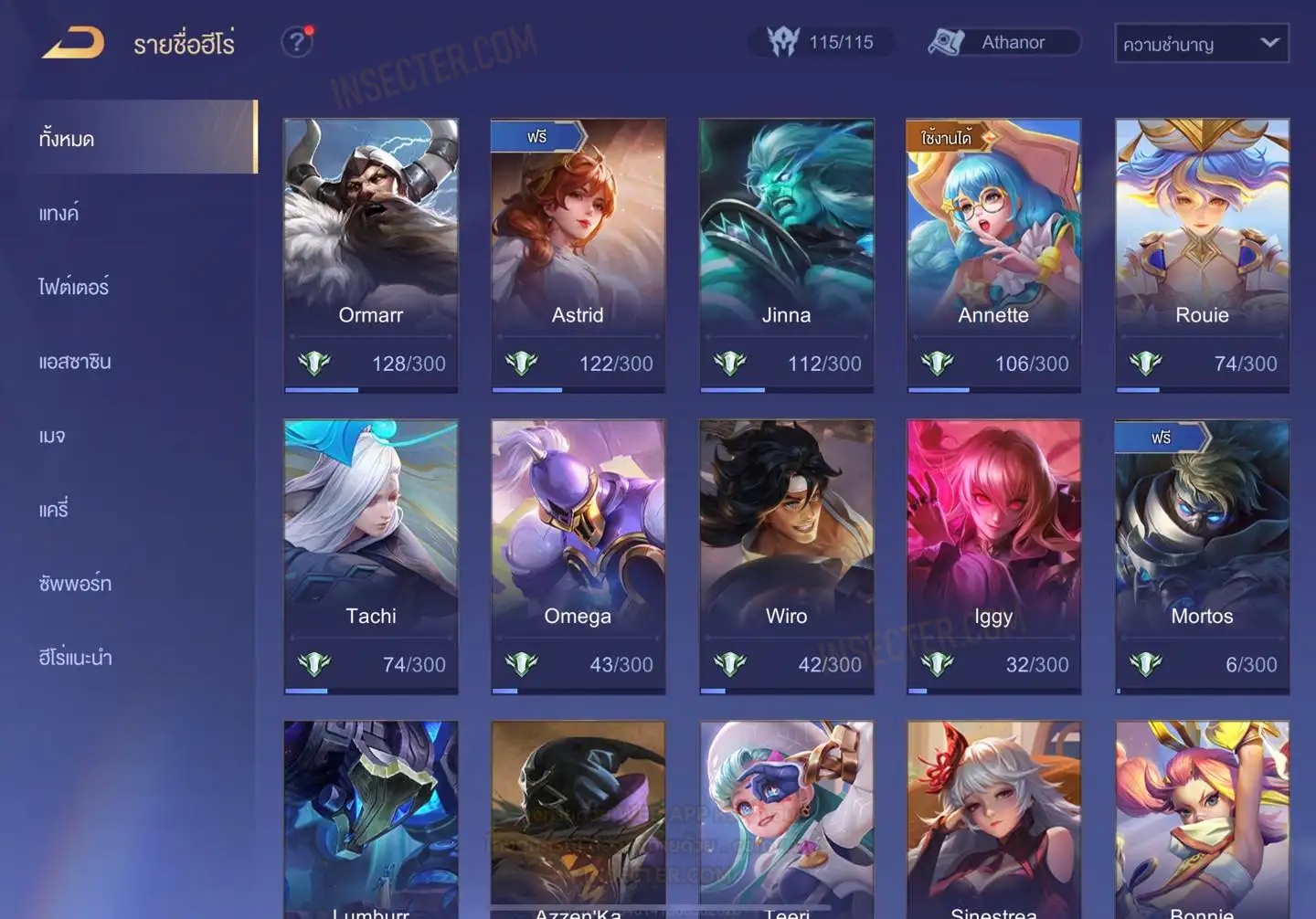Open the Athanor button
The width and height of the screenshot is (1316, 919).
(x=1003, y=42)
